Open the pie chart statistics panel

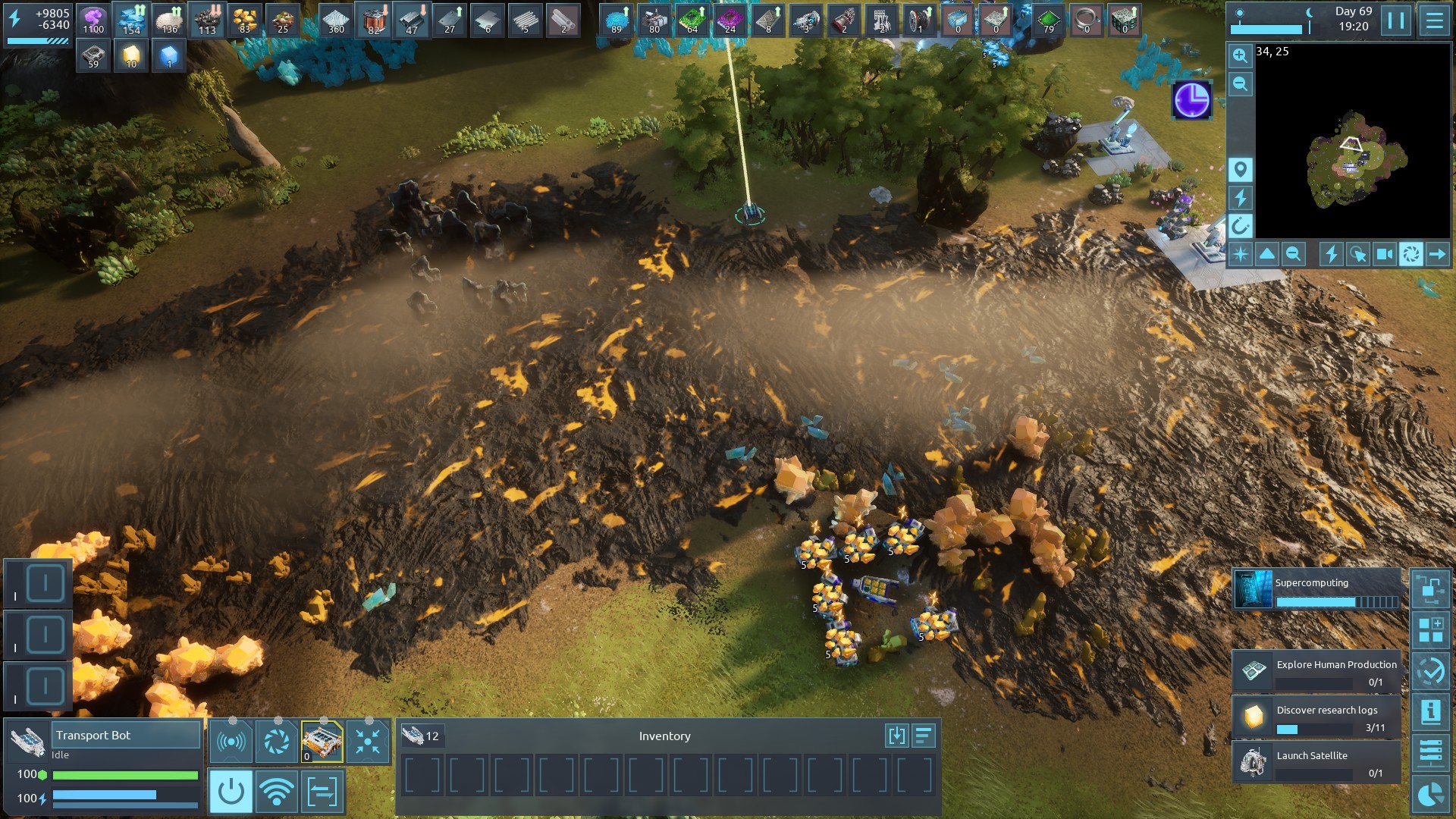pos(1431,795)
